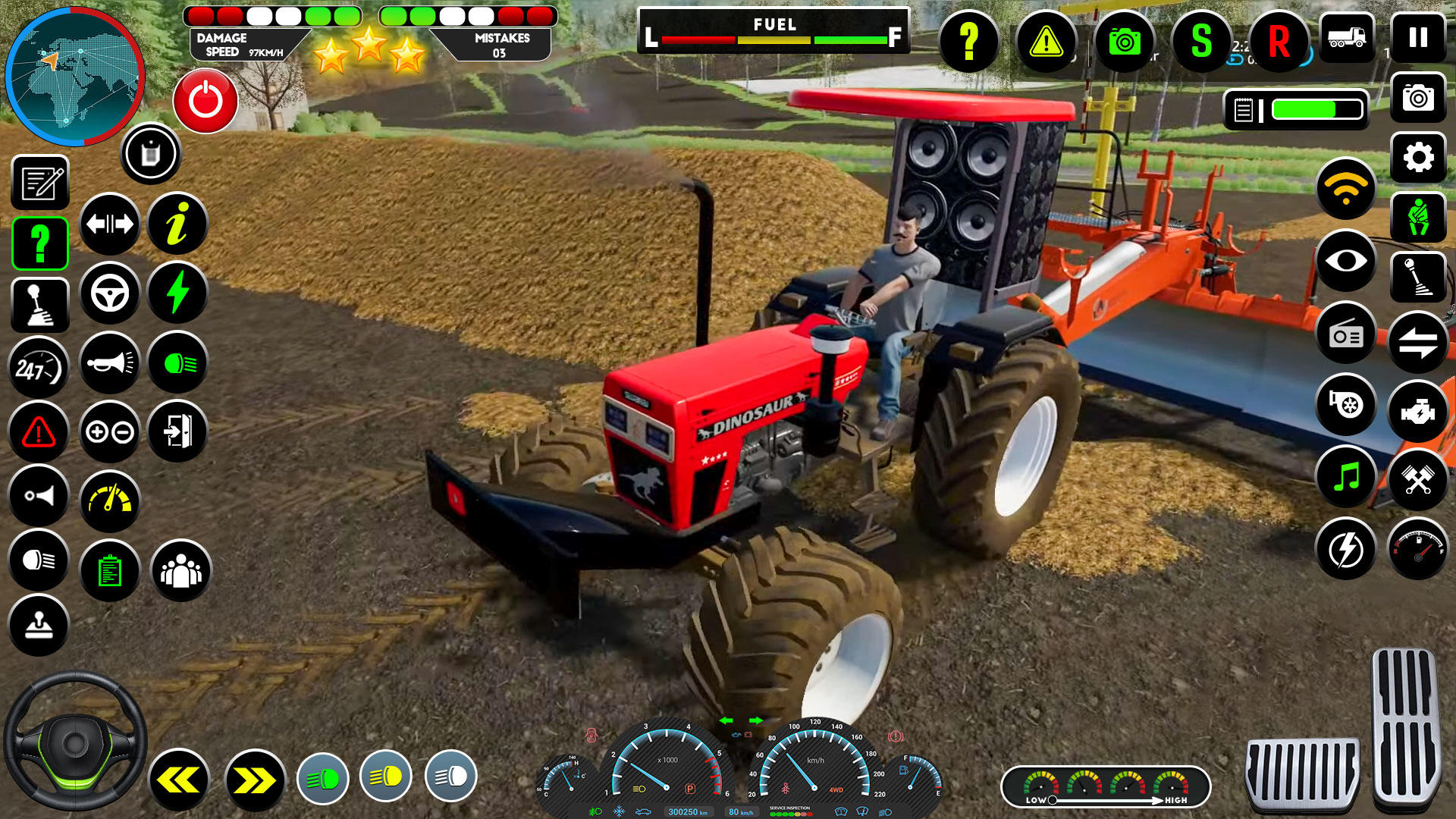The image size is (1456, 819).
Task: Click the yellow hazard warning triangle icon
Action: 1048,43
